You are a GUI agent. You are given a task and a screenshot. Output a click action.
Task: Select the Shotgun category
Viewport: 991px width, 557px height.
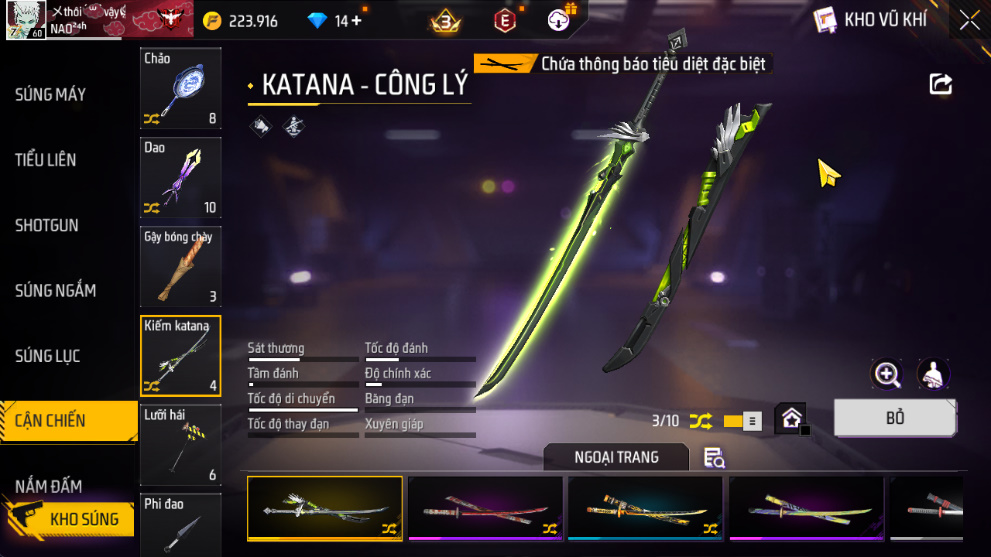pos(47,225)
